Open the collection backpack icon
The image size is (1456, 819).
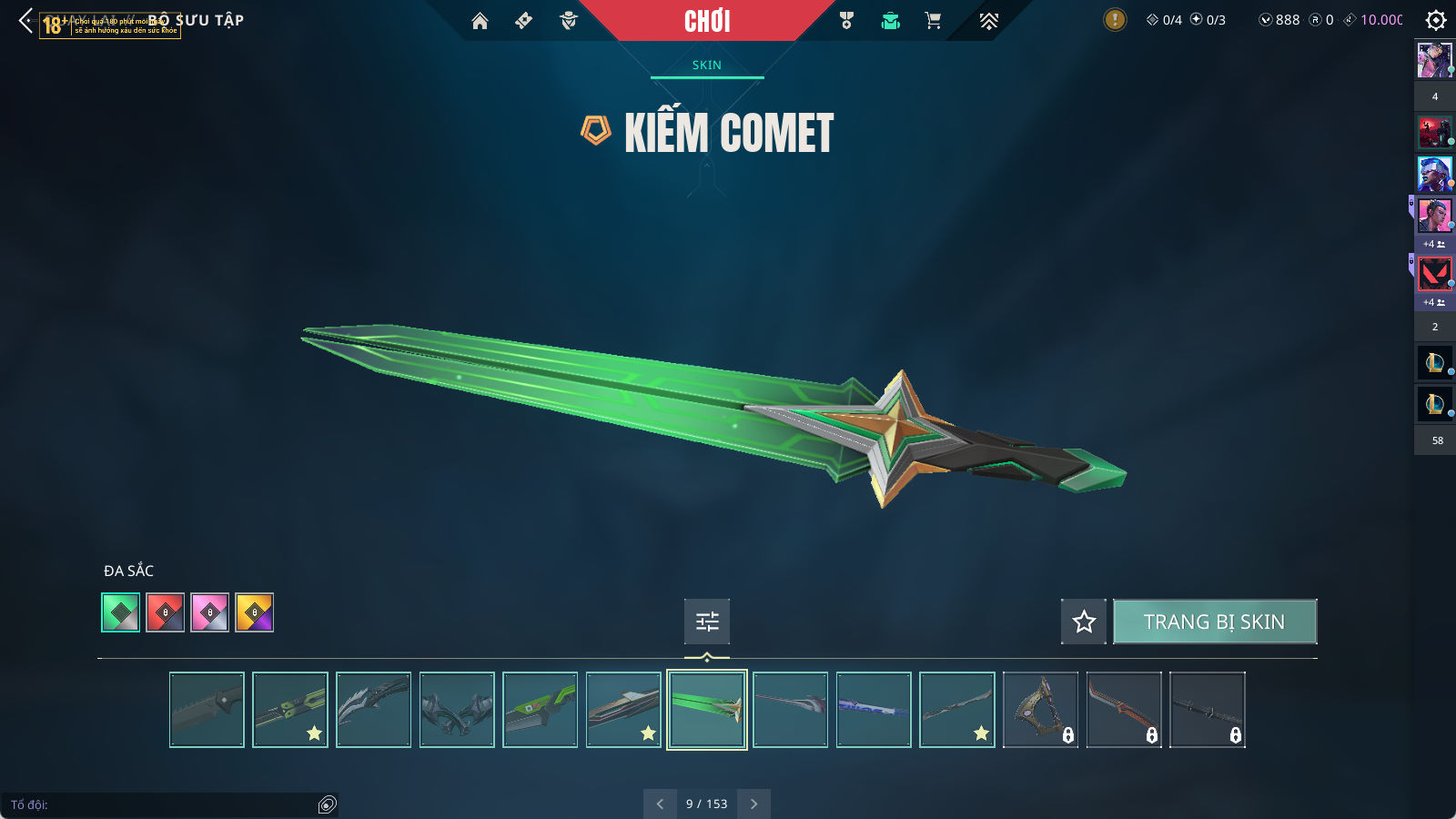pos(890,21)
